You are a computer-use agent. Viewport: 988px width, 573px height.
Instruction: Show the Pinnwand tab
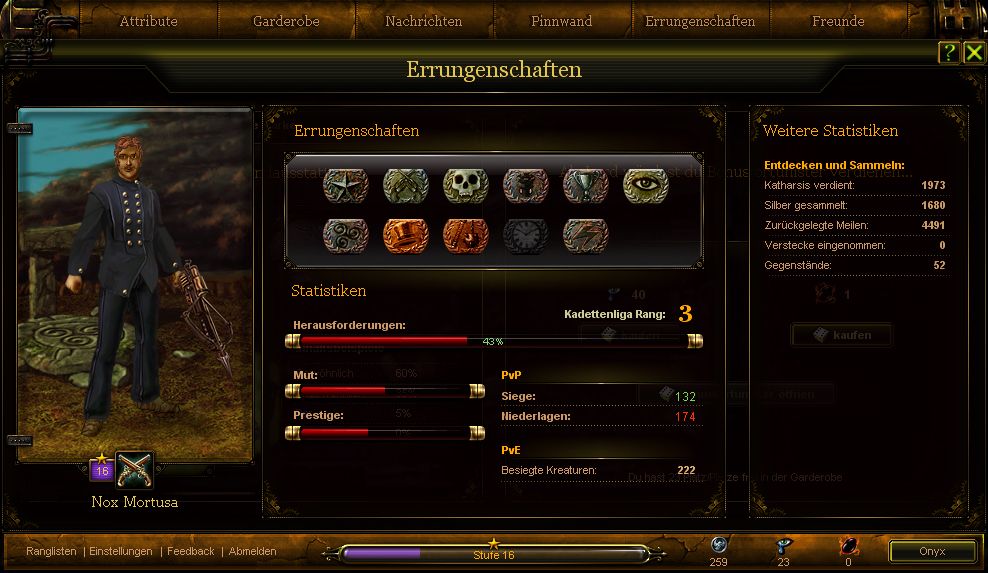(561, 21)
